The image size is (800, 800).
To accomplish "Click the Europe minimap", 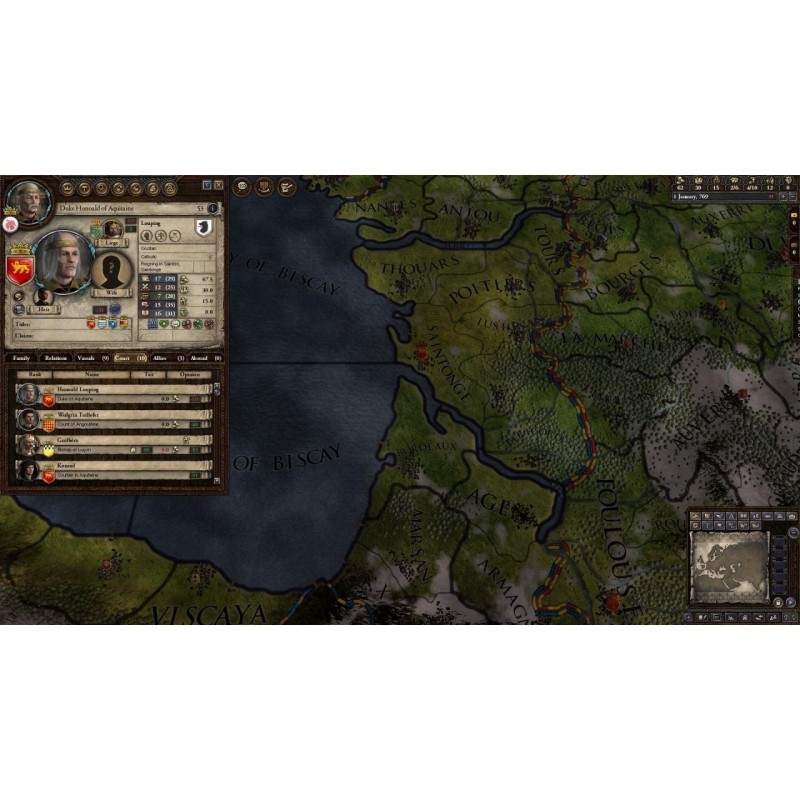I will [x=729, y=565].
